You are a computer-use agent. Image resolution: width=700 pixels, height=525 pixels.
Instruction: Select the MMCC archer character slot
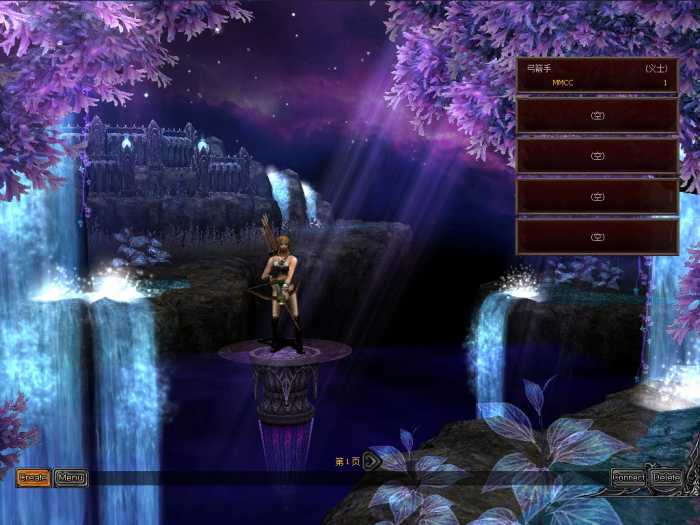click(x=597, y=76)
